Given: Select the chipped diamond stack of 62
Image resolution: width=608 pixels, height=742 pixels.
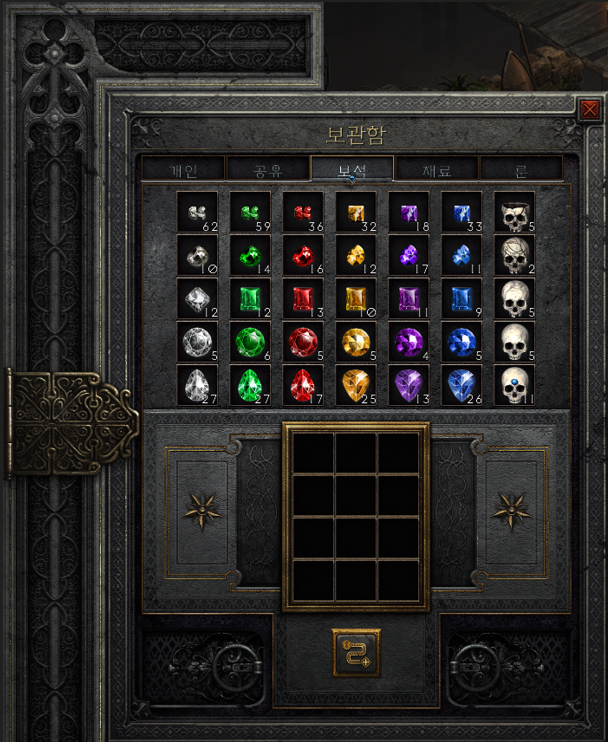Looking at the screenshot, I should (197, 213).
